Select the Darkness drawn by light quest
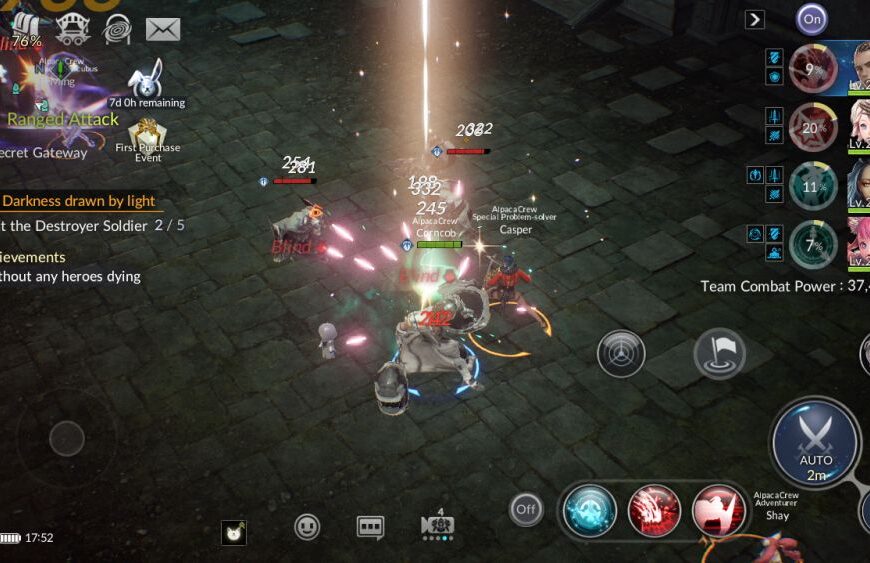This screenshot has height=563, width=870. [x=76, y=201]
